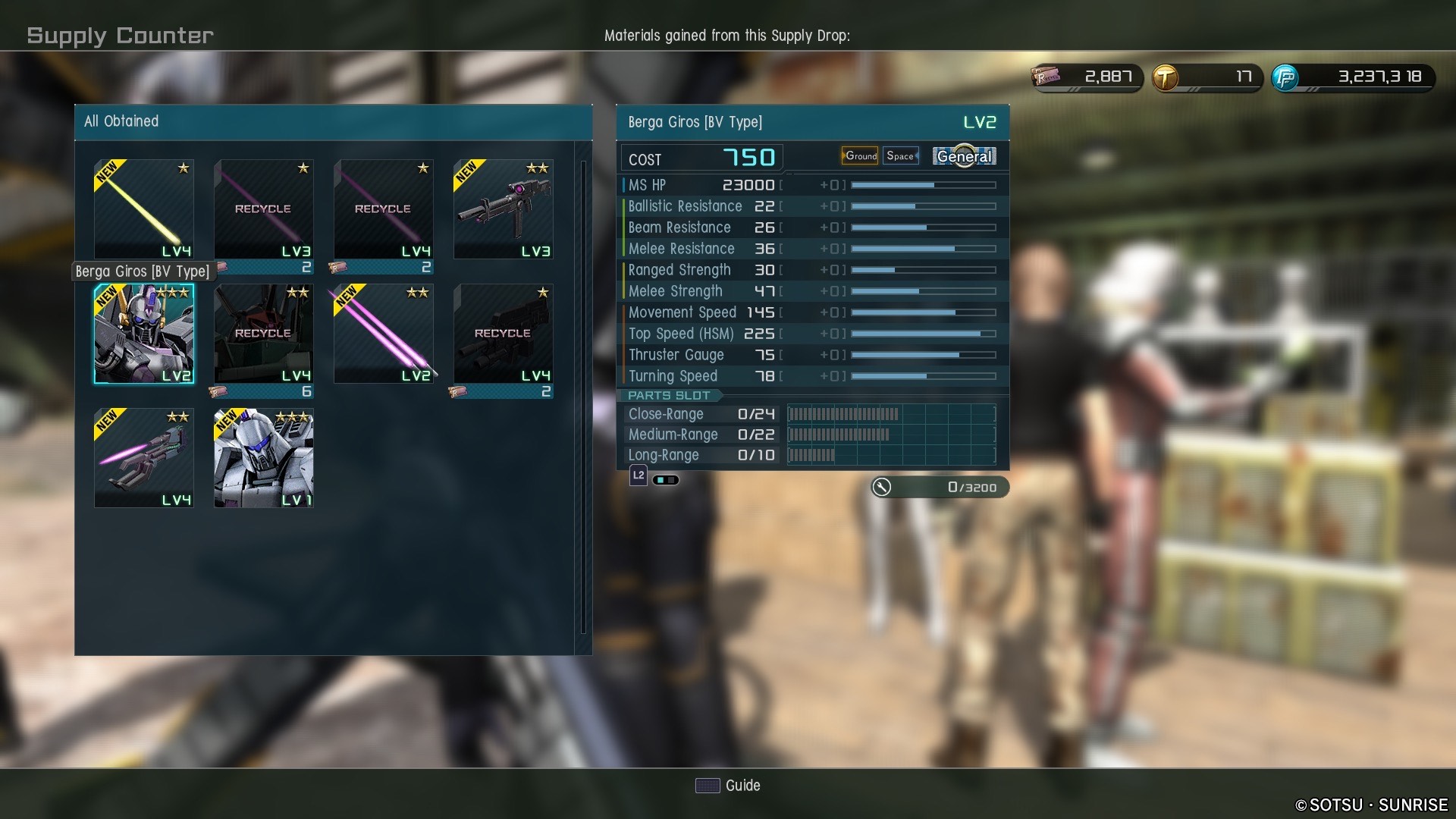The image size is (1456, 819).
Task: Choose the new twin pink beam weapon tile
Action: 383,334
